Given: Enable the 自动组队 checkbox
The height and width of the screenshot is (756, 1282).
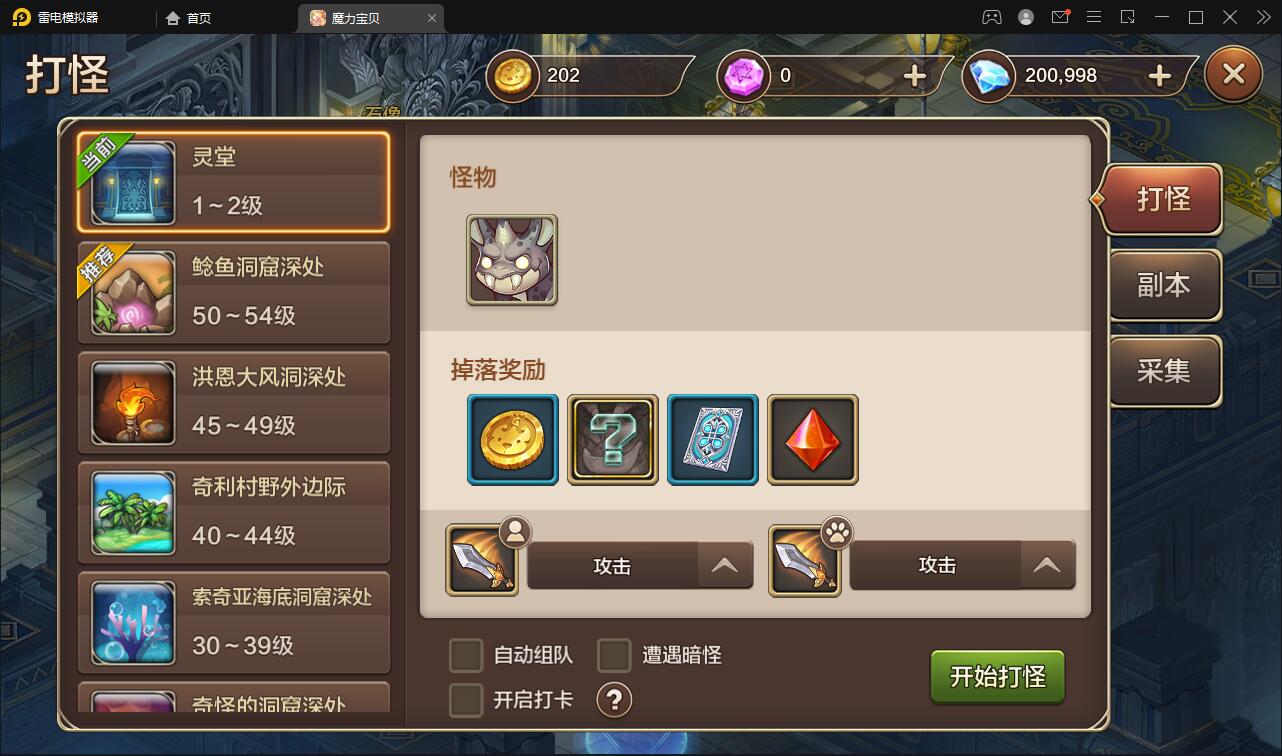Looking at the screenshot, I should click(x=465, y=655).
